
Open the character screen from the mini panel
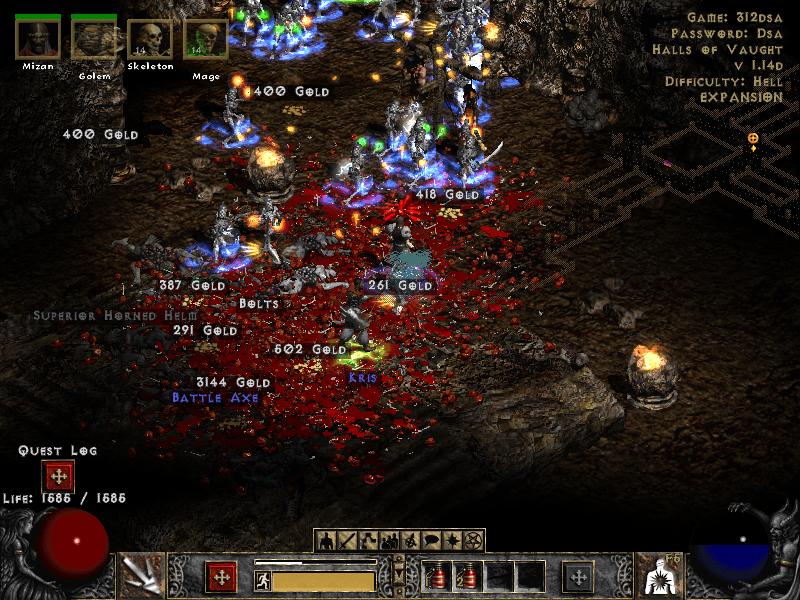[326, 541]
